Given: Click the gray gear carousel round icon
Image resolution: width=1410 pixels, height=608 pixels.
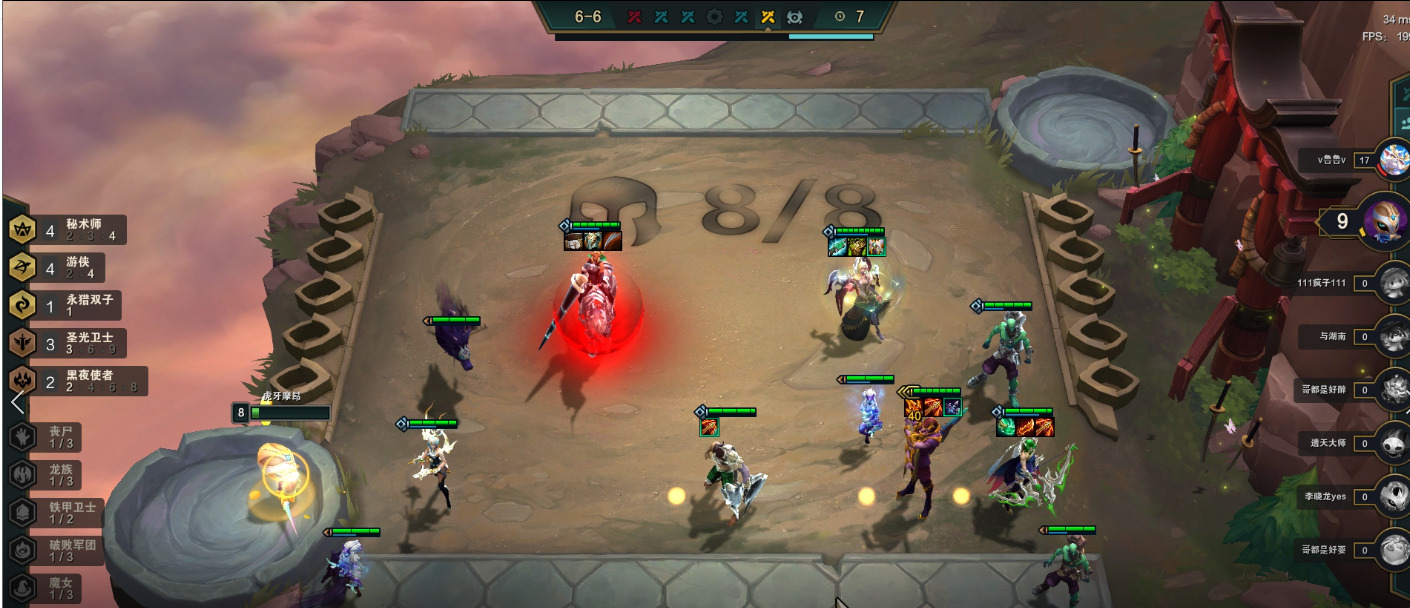Looking at the screenshot, I should [714, 16].
